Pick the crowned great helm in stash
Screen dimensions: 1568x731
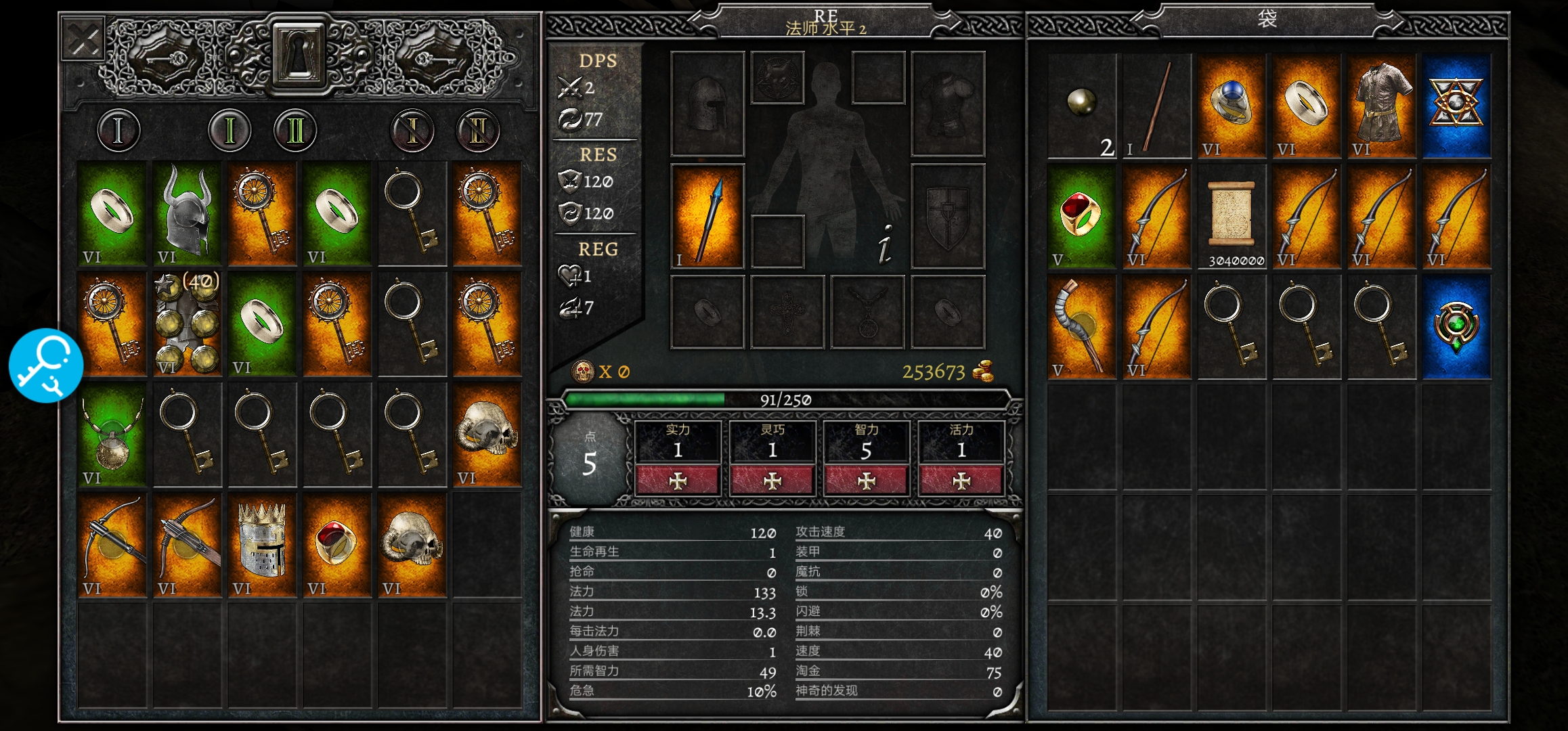(x=262, y=546)
